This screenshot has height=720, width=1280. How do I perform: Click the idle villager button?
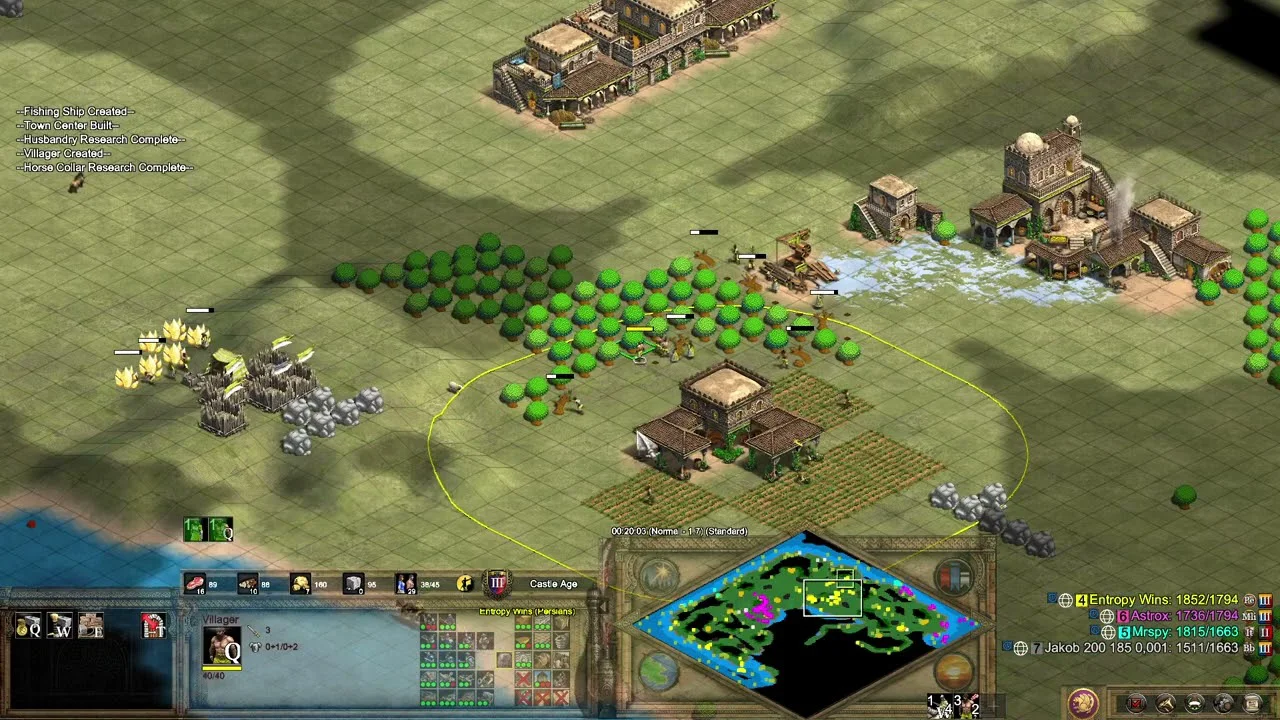coord(465,583)
